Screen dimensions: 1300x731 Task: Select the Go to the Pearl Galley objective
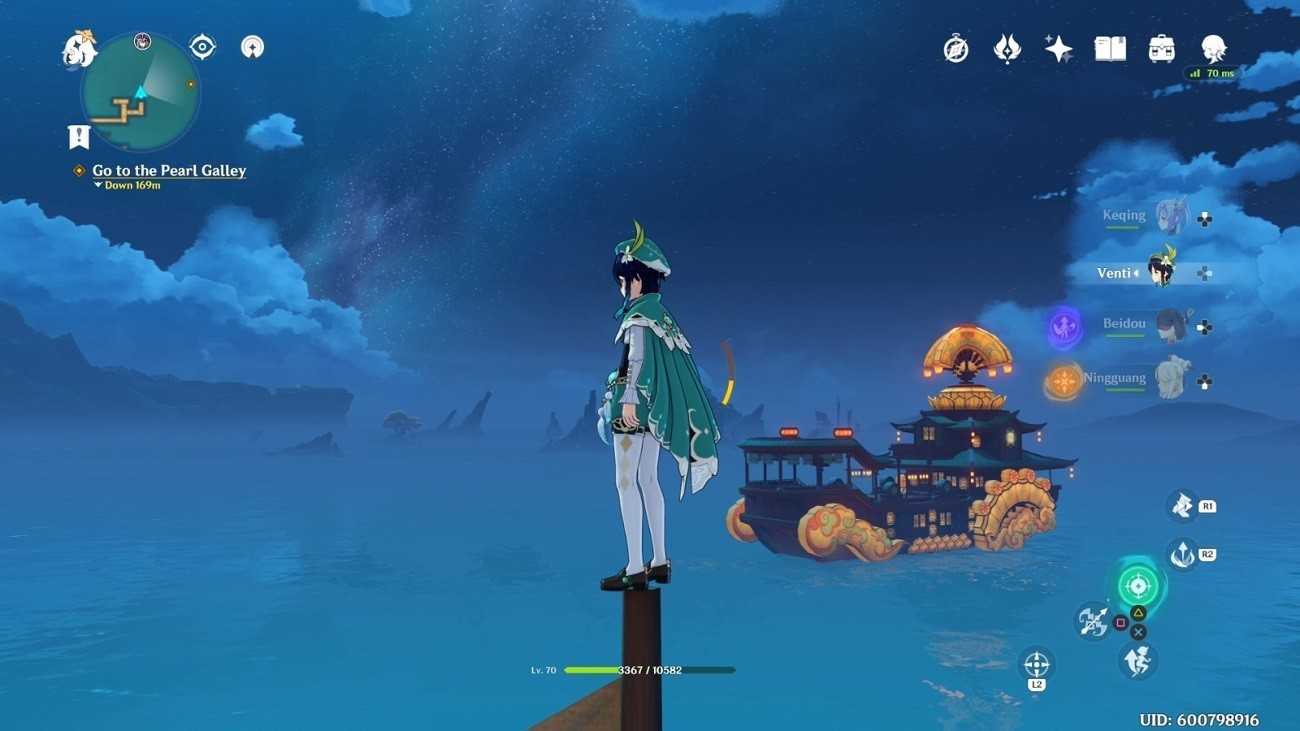coord(169,171)
